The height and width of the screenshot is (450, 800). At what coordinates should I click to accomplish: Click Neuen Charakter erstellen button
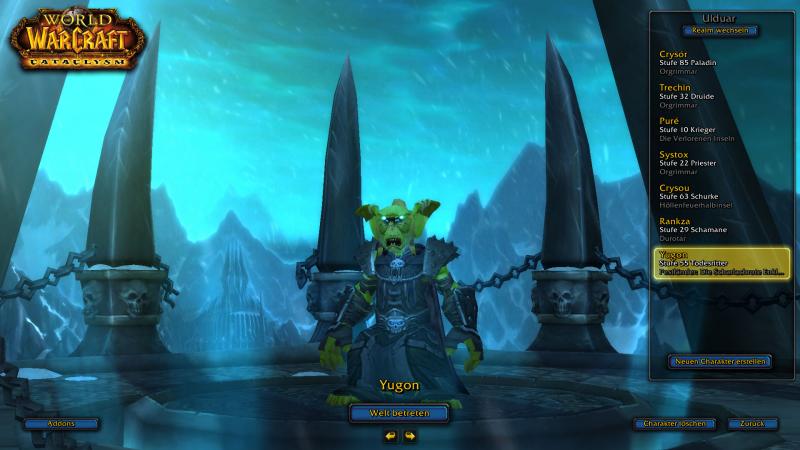click(x=720, y=361)
